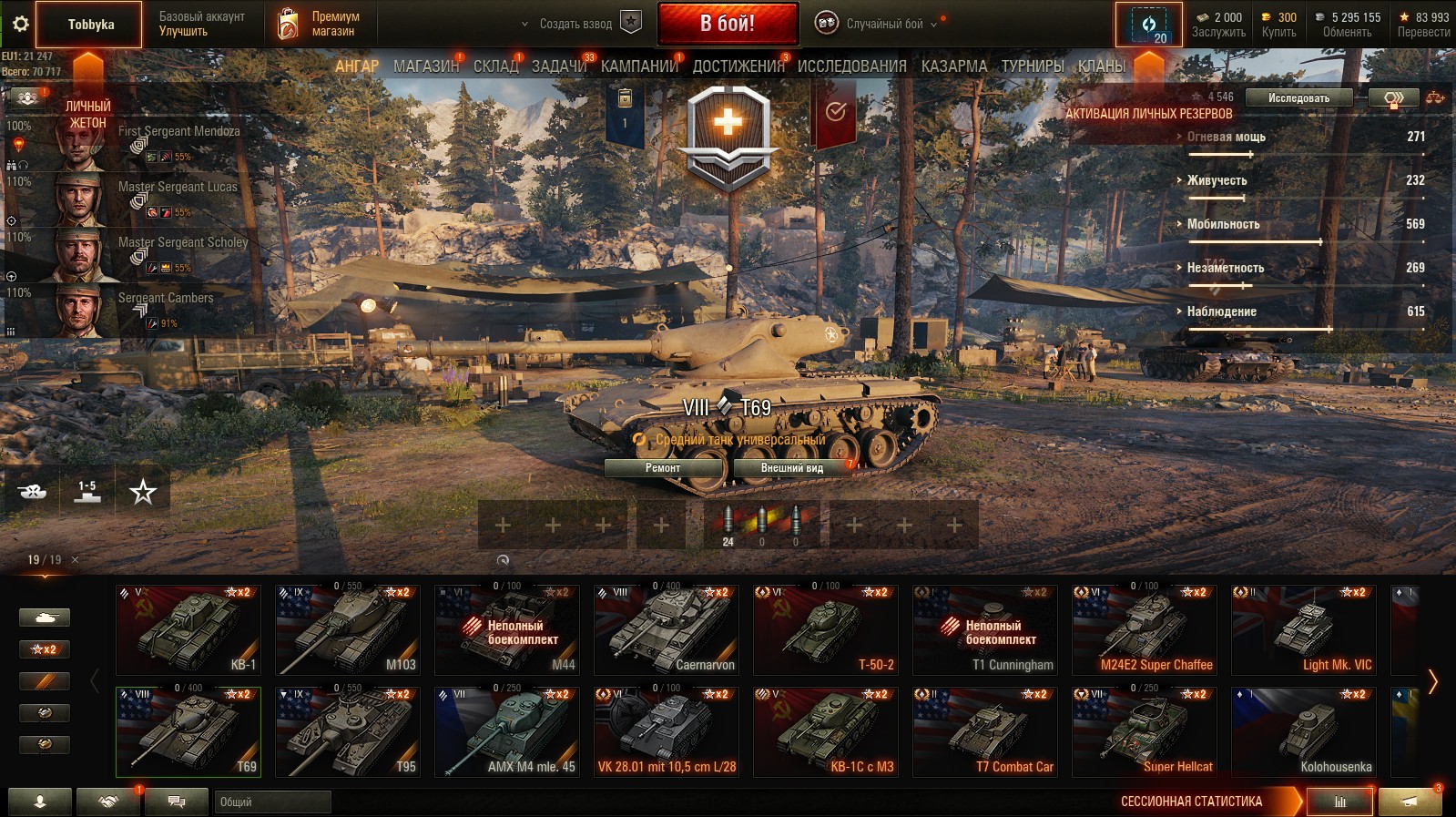Viewport: 1456px width, 817px height.
Task: Select the KB-1 tank in carousel
Action: click(x=188, y=630)
